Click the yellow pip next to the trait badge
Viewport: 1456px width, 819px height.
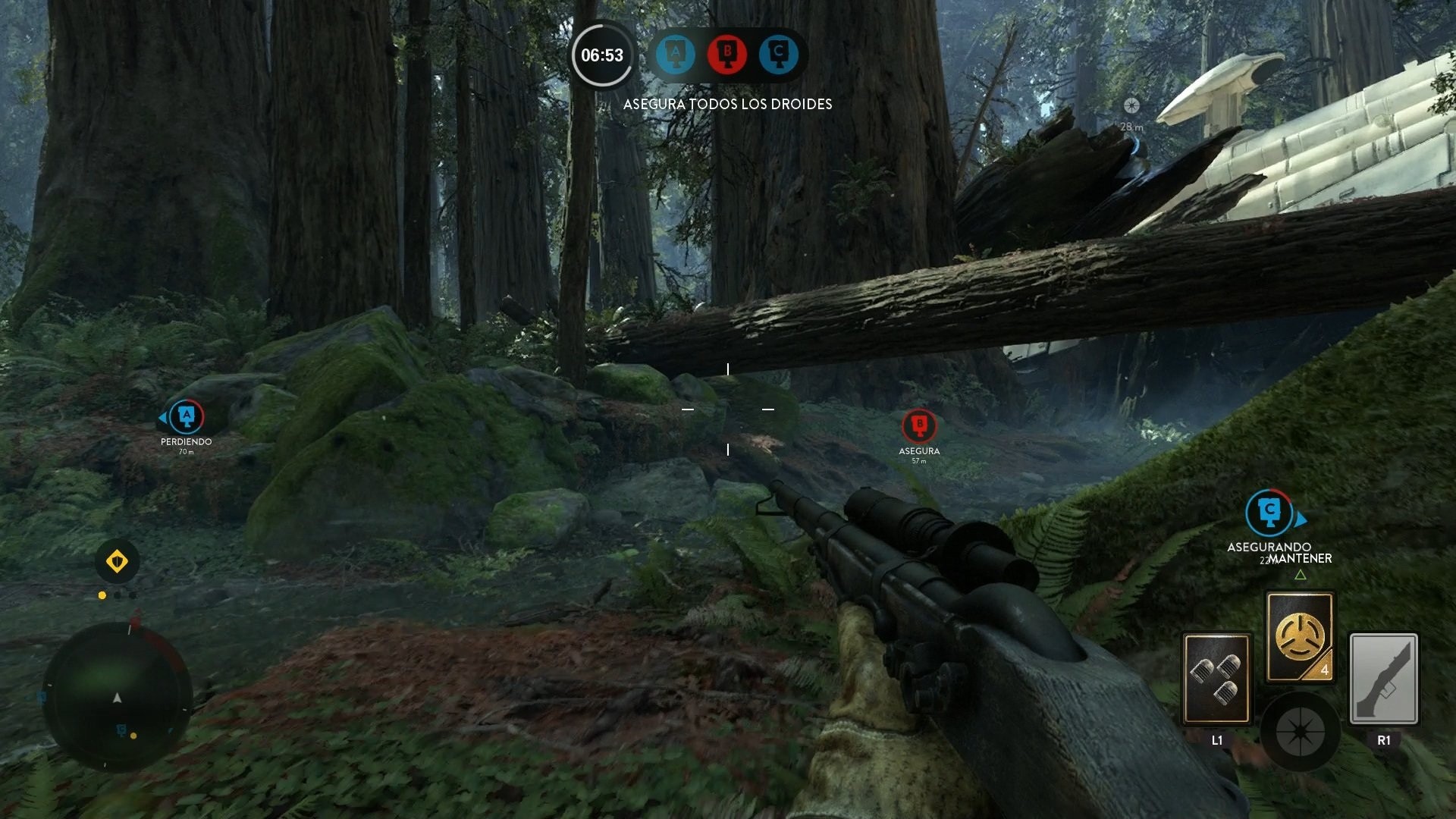click(102, 595)
